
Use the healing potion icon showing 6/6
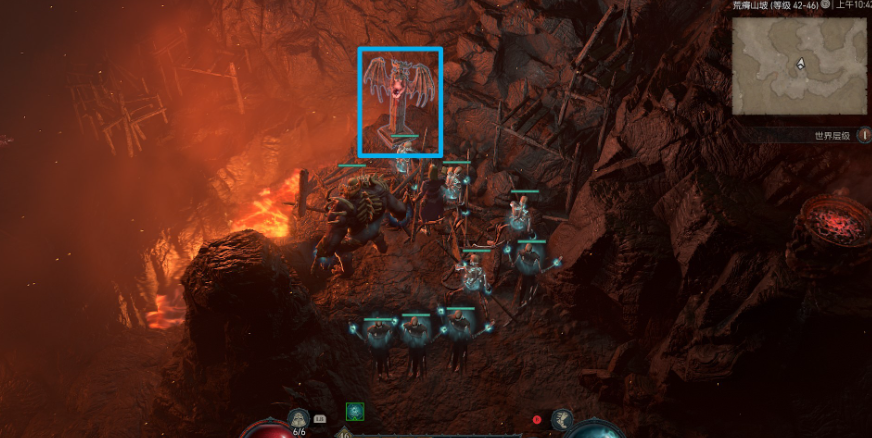tap(298, 419)
